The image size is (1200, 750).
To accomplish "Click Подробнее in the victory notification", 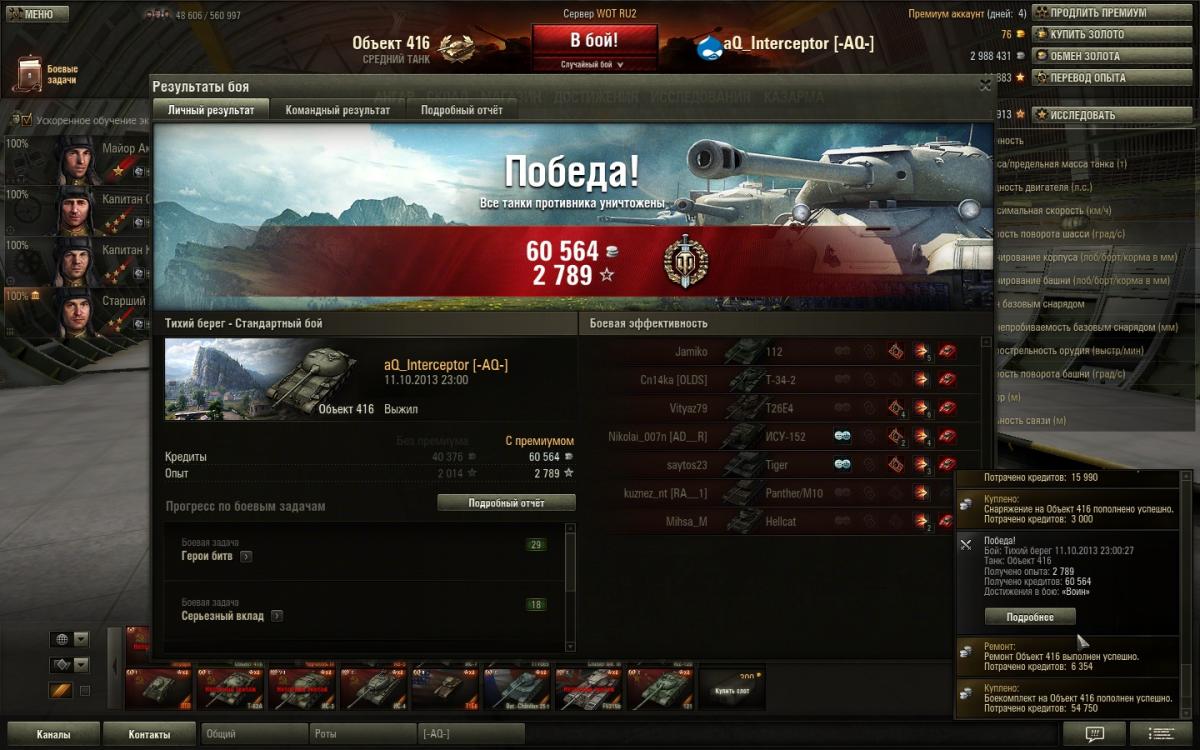I will tap(1030, 617).
